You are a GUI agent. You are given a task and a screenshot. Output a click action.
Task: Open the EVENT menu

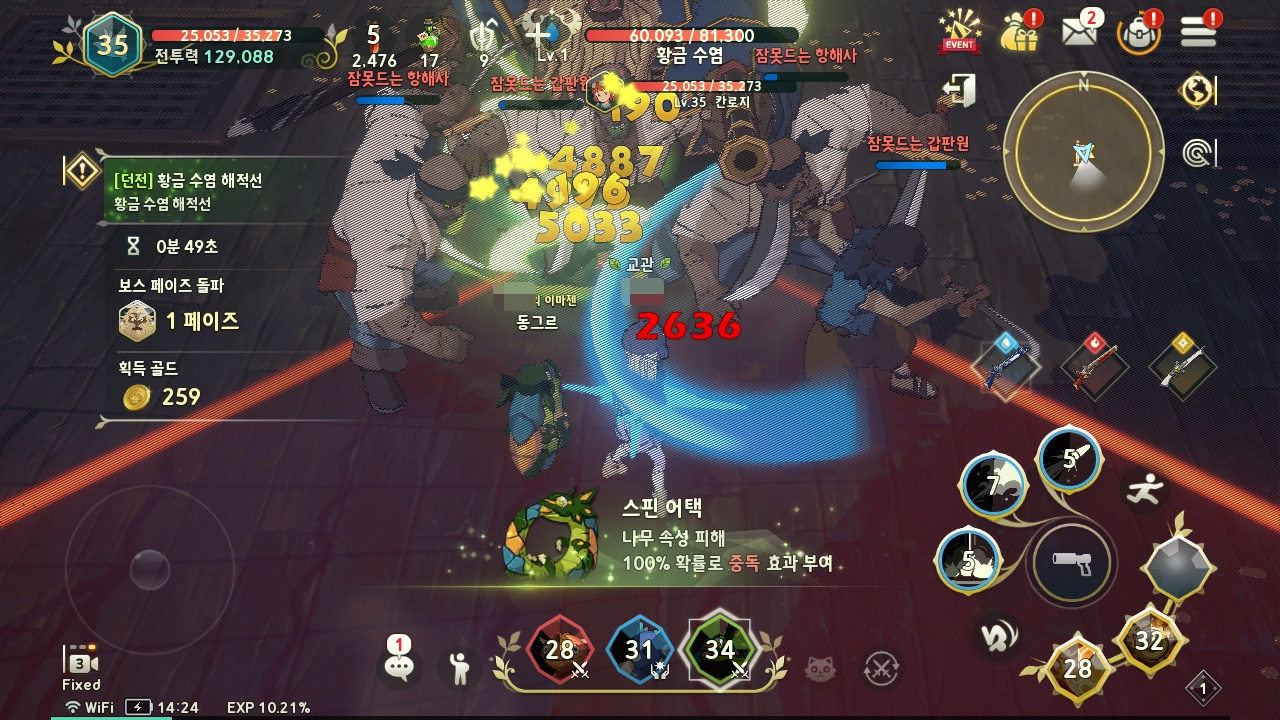coord(960,31)
